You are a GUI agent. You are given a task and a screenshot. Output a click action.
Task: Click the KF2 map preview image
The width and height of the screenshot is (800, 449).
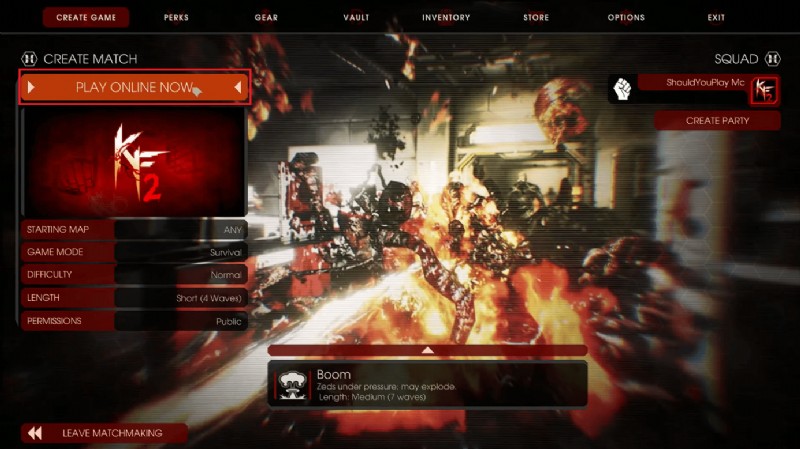(x=134, y=162)
